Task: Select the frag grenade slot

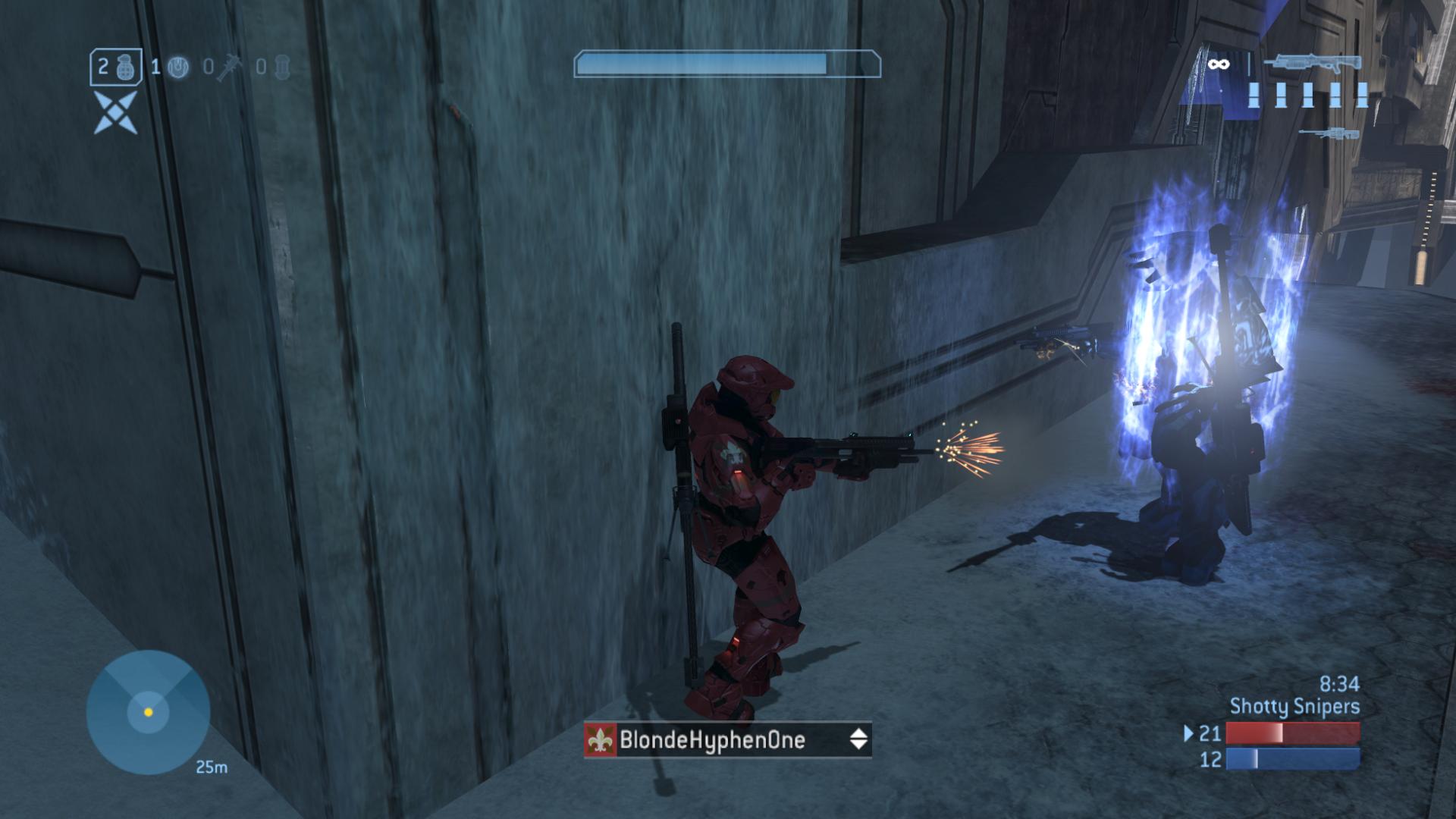Action: (114, 67)
